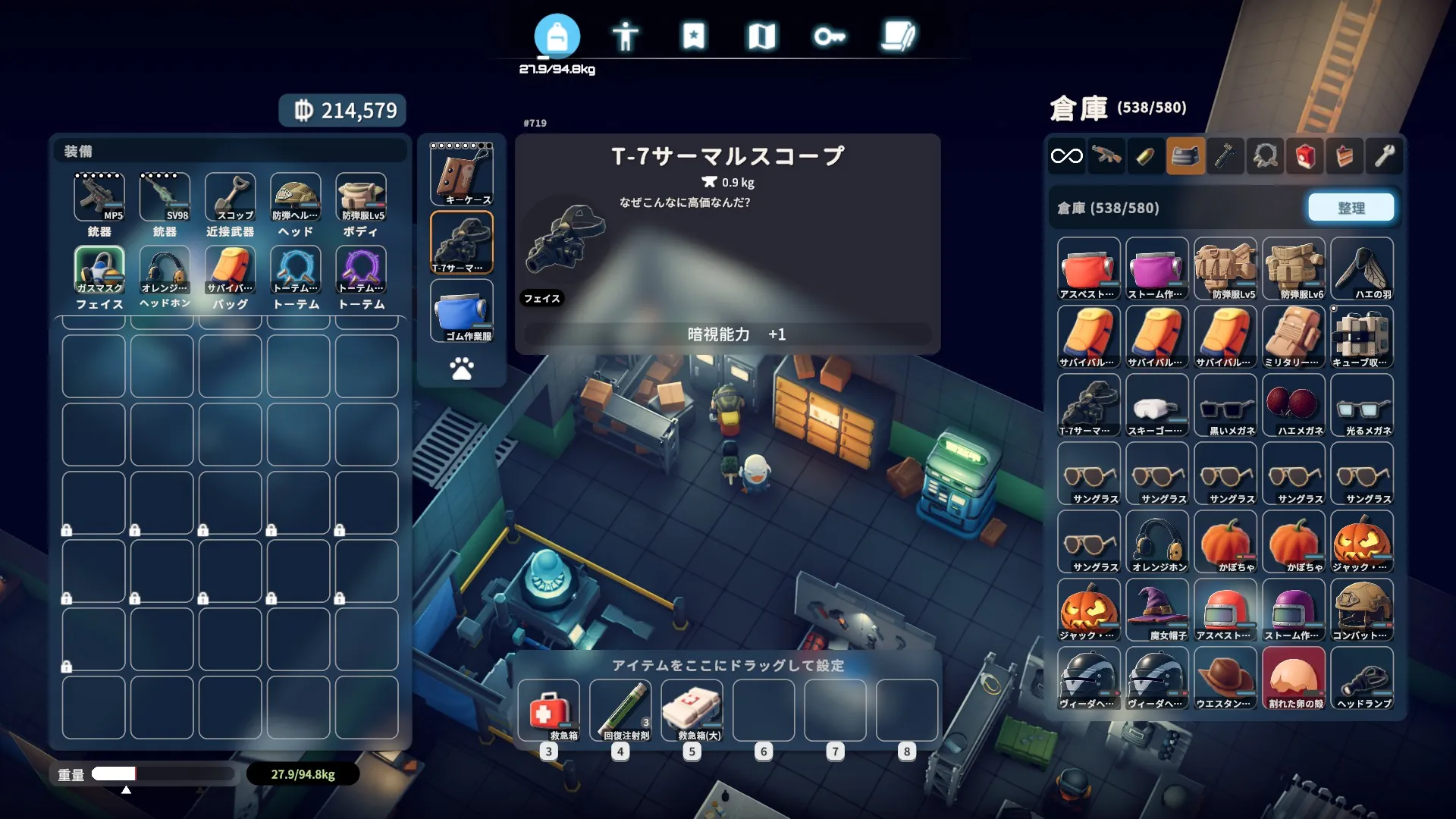Select the MP5 weapon slot
The image size is (1456, 819).
click(x=99, y=196)
